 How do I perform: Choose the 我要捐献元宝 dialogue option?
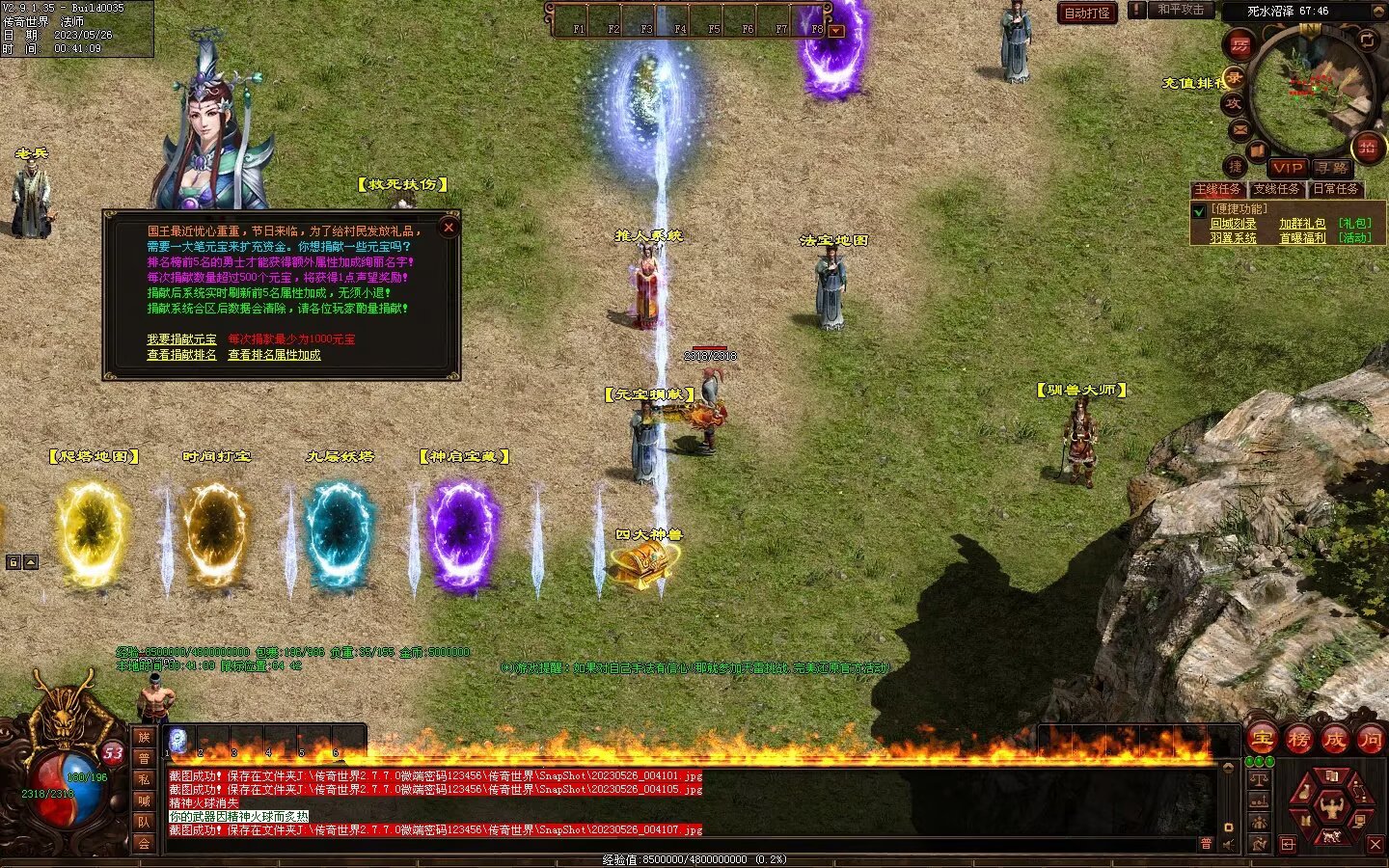tap(181, 339)
